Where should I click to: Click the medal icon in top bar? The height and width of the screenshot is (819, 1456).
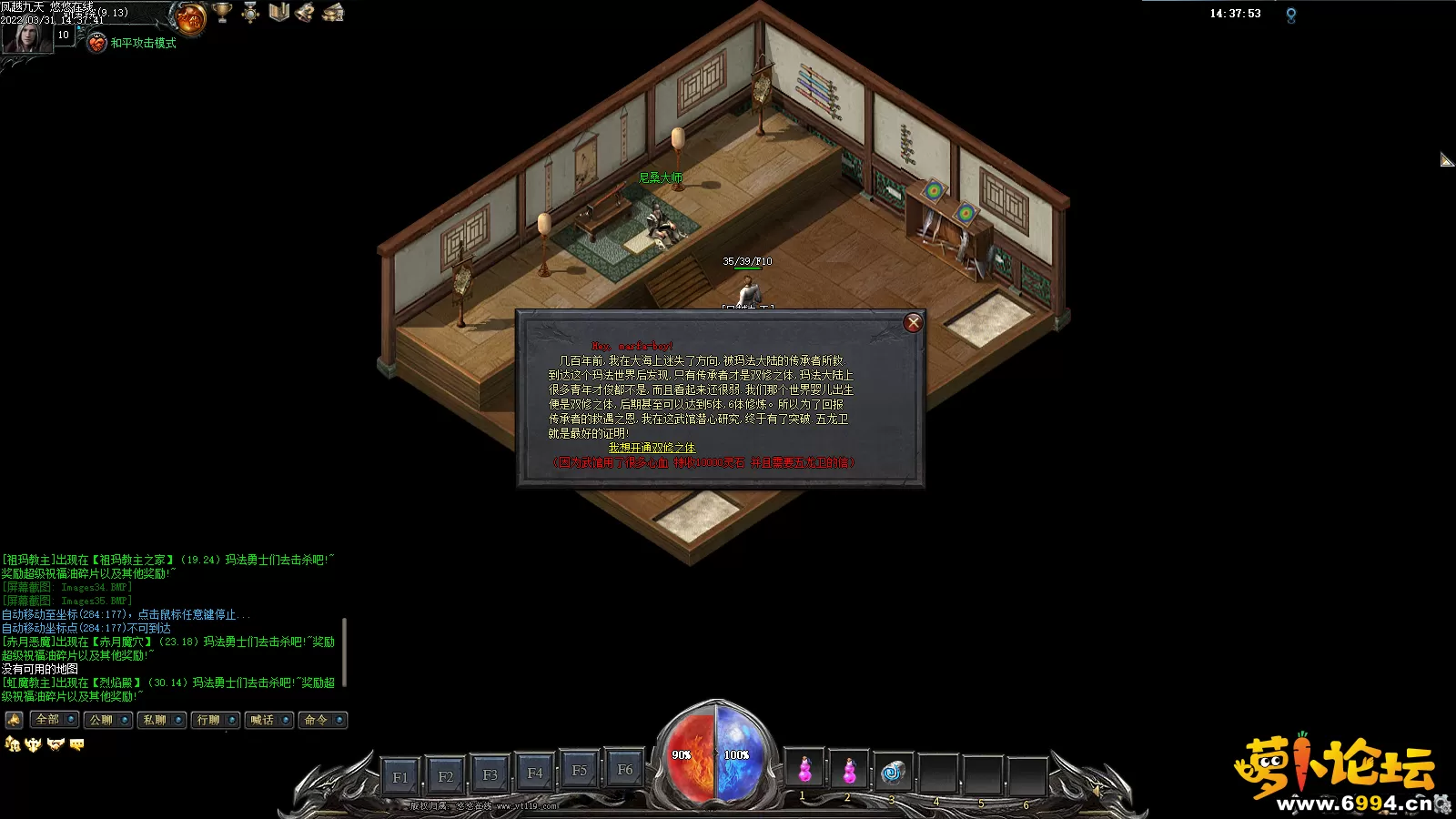point(250,13)
